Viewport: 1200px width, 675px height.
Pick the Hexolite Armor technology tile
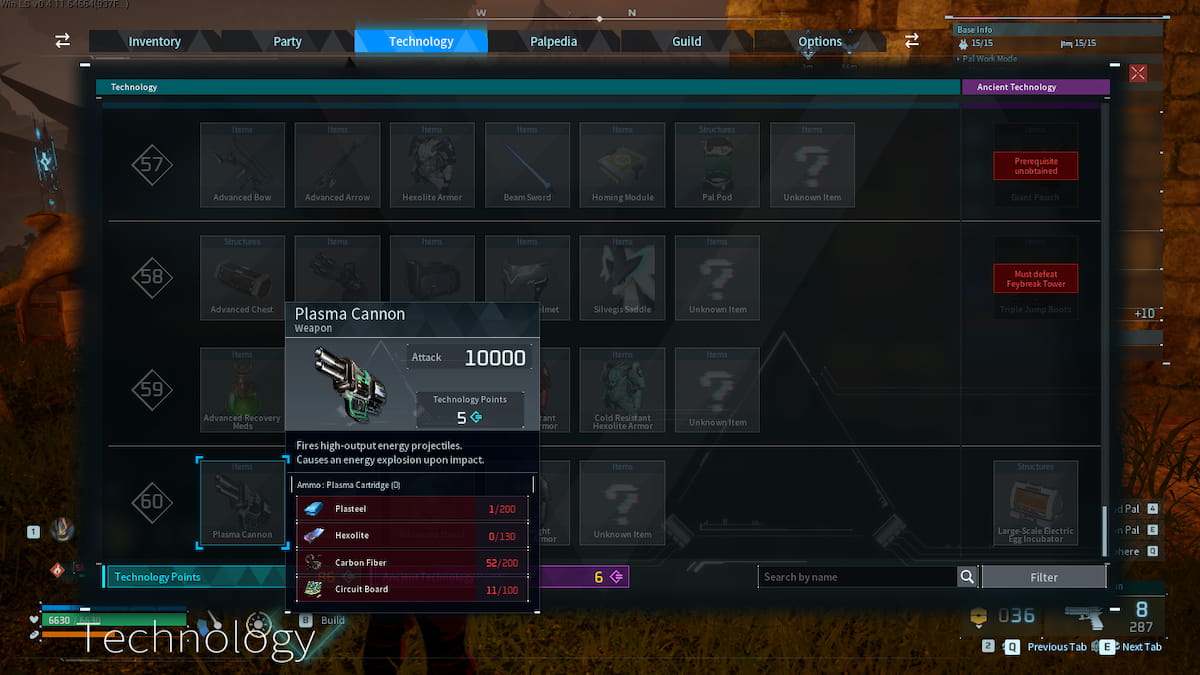coord(432,164)
